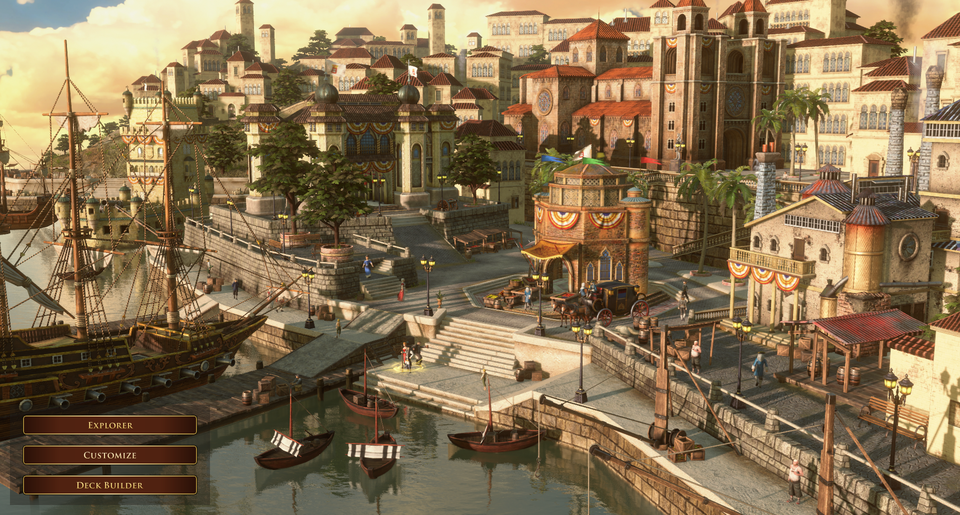This screenshot has height=515, width=960.
Task: Select the Customize button
Action: (x=110, y=455)
